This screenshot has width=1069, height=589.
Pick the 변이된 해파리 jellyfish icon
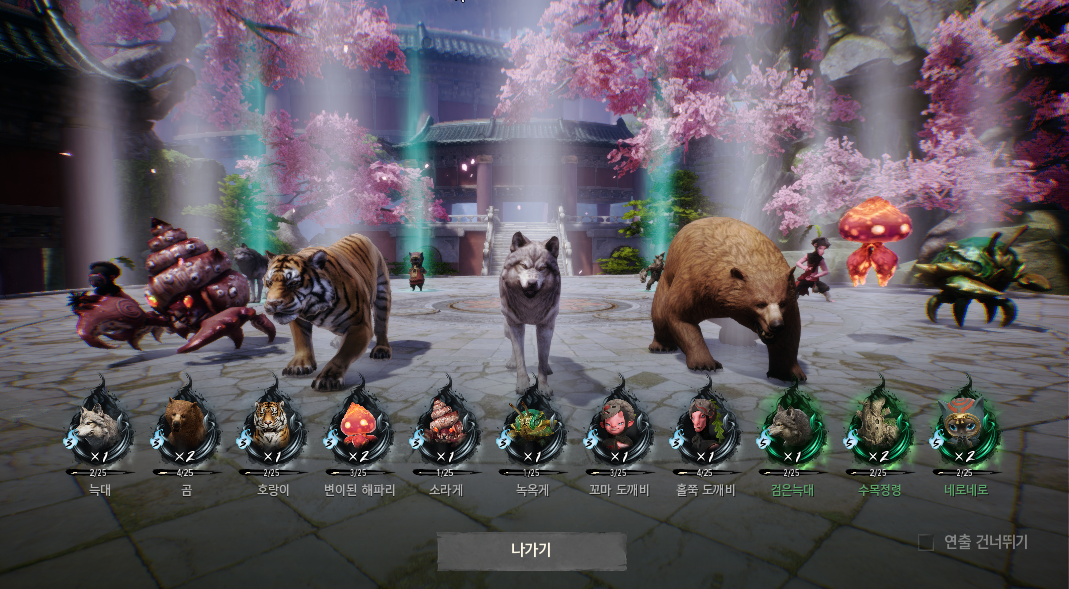[x=359, y=425]
